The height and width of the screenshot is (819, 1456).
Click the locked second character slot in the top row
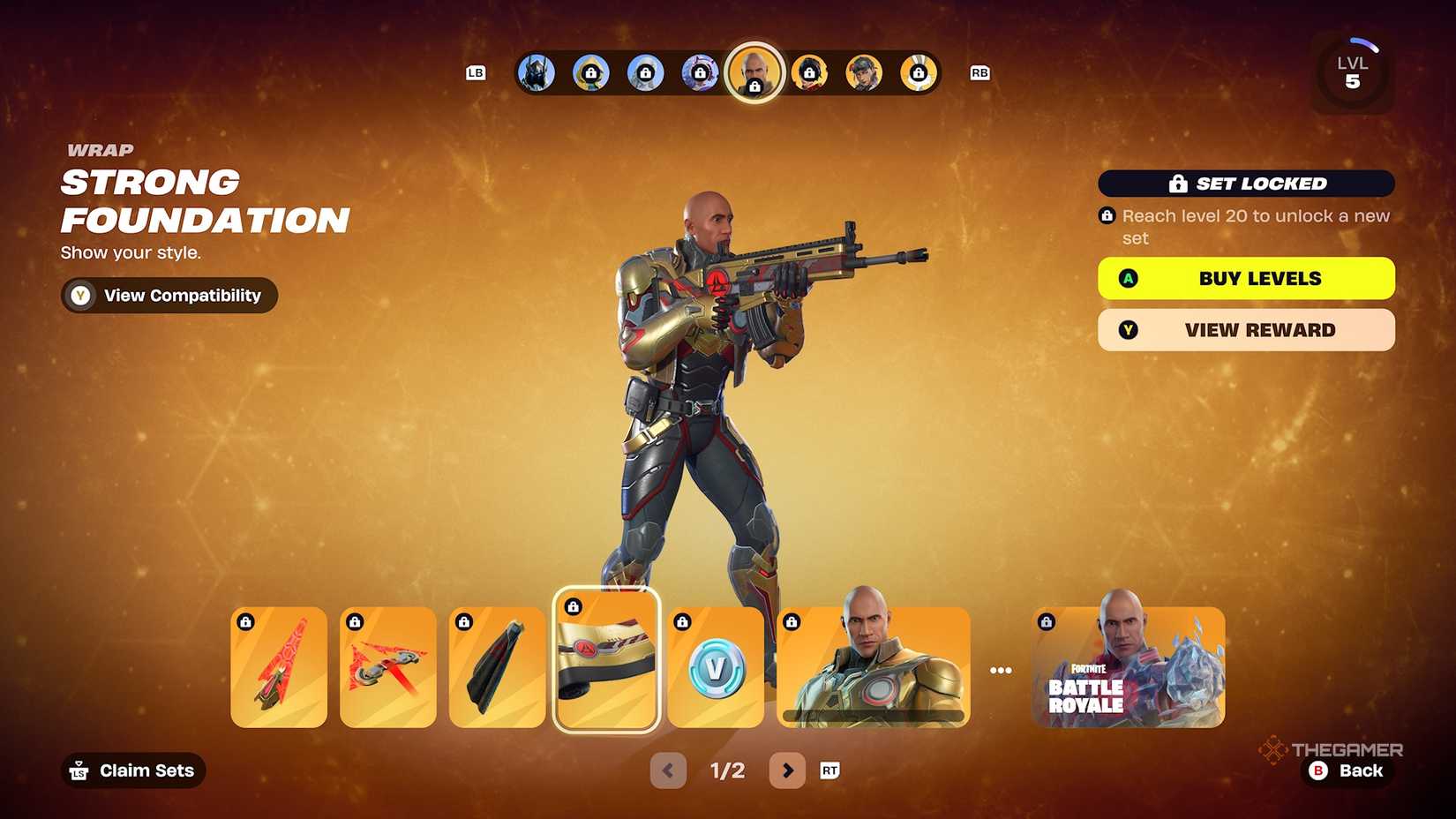[590, 73]
